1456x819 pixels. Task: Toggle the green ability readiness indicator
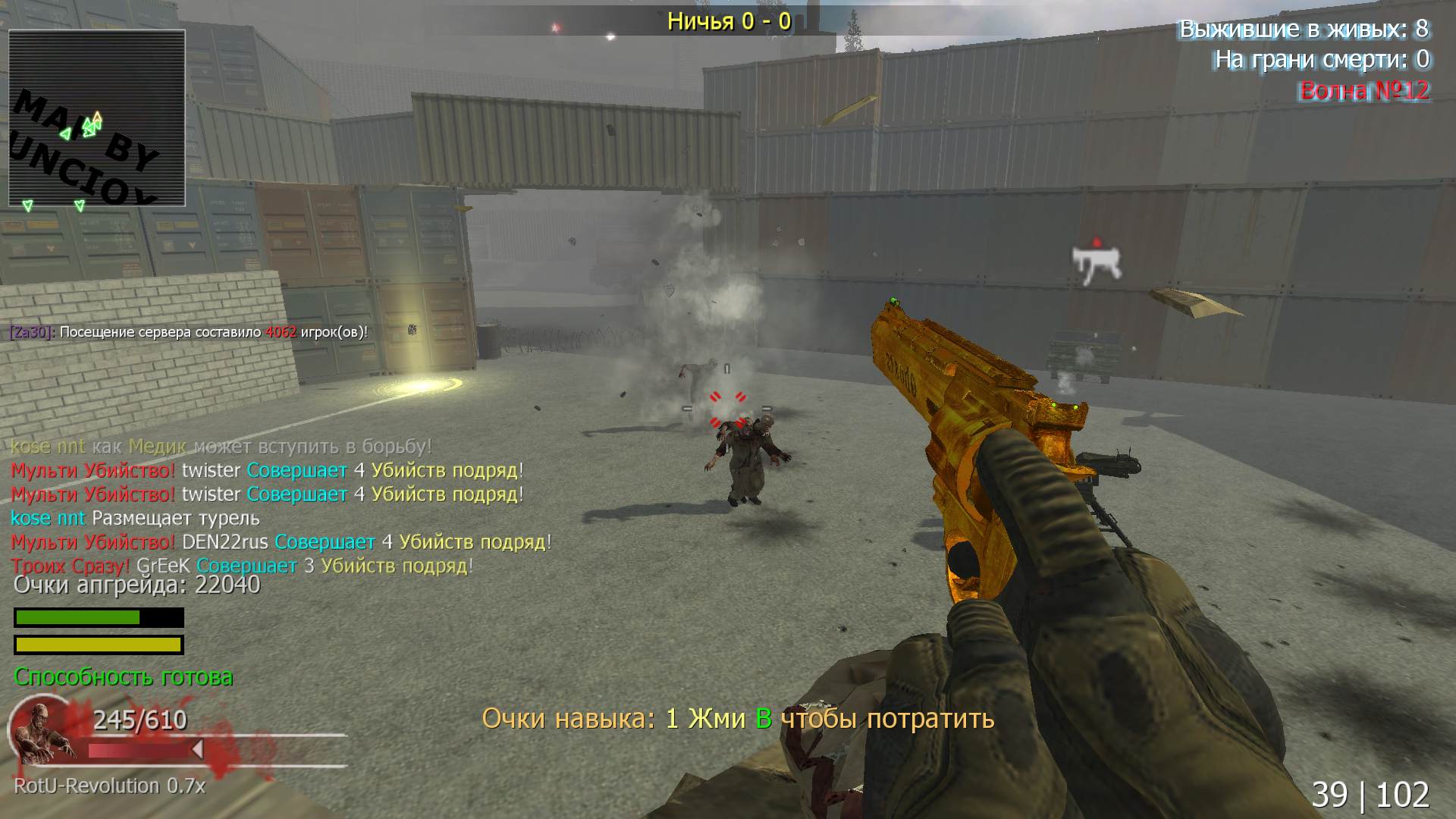coord(124,677)
